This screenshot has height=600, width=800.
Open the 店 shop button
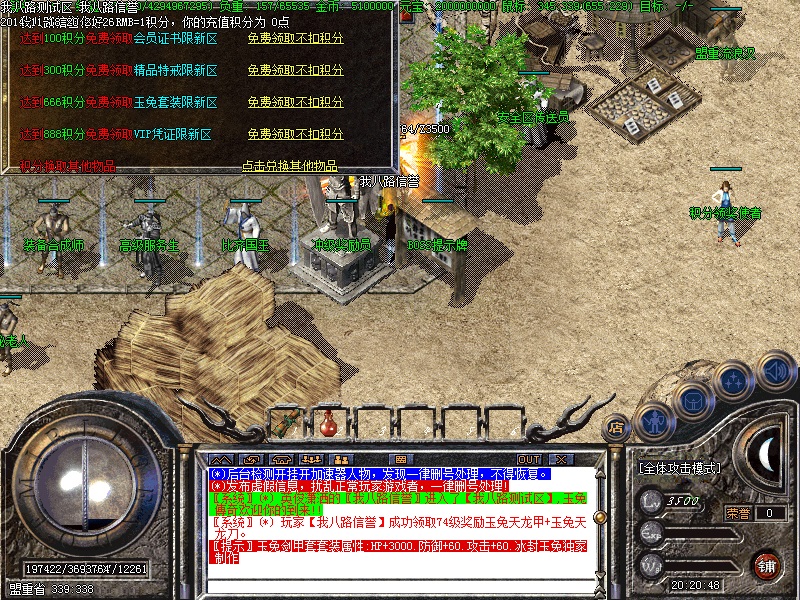point(616,428)
